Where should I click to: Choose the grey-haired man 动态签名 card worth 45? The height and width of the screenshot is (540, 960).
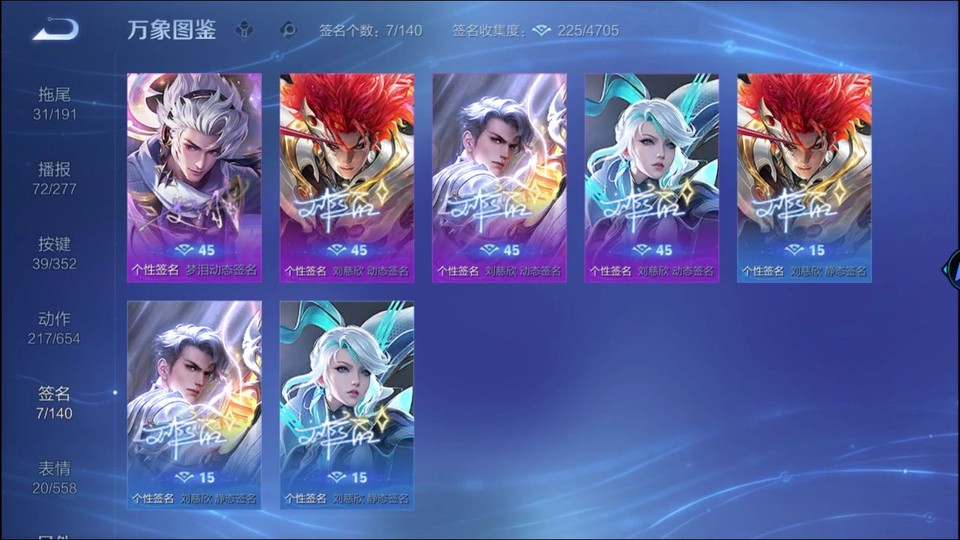[x=499, y=177]
